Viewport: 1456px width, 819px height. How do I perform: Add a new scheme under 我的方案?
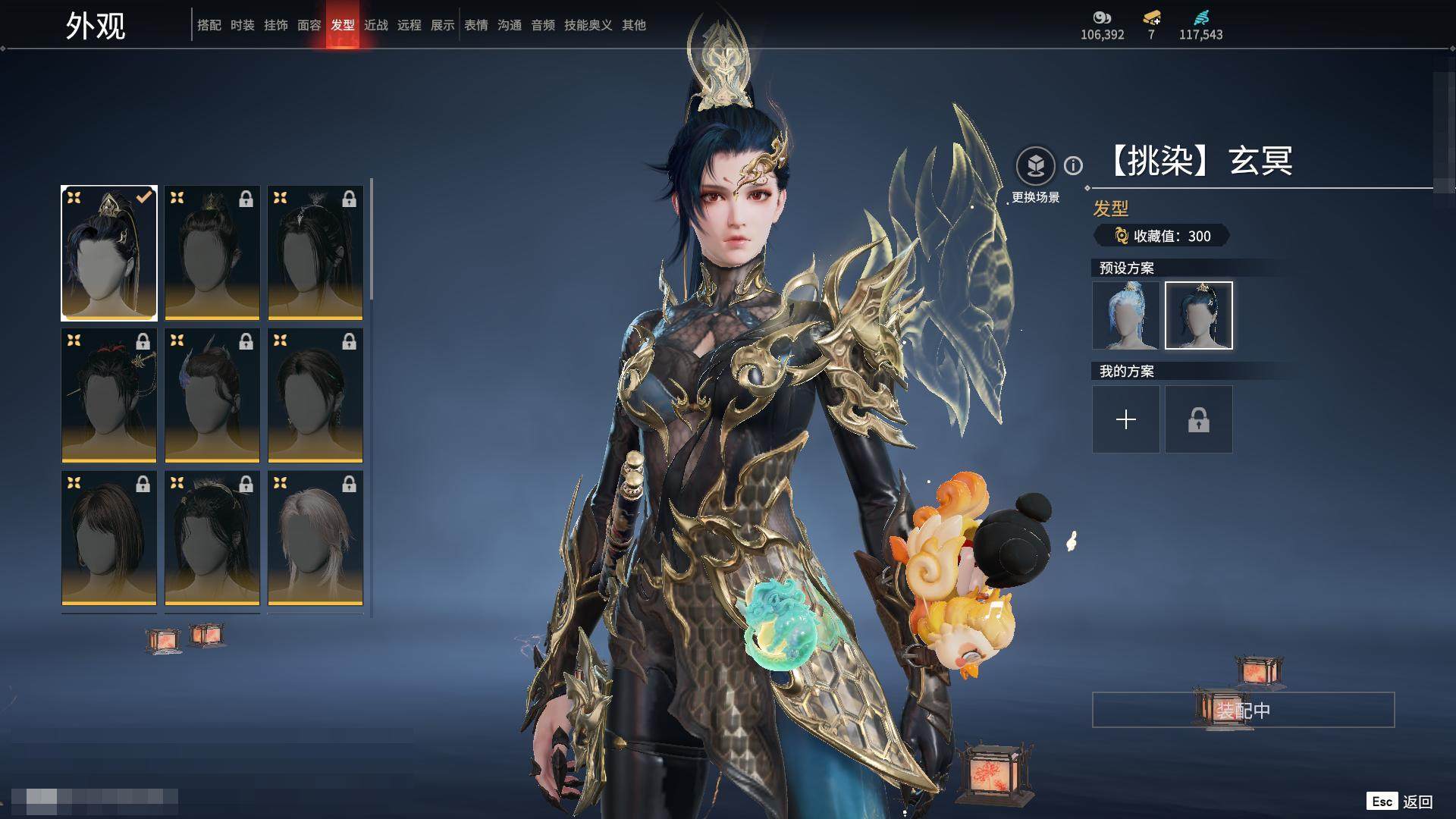click(1126, 419)
